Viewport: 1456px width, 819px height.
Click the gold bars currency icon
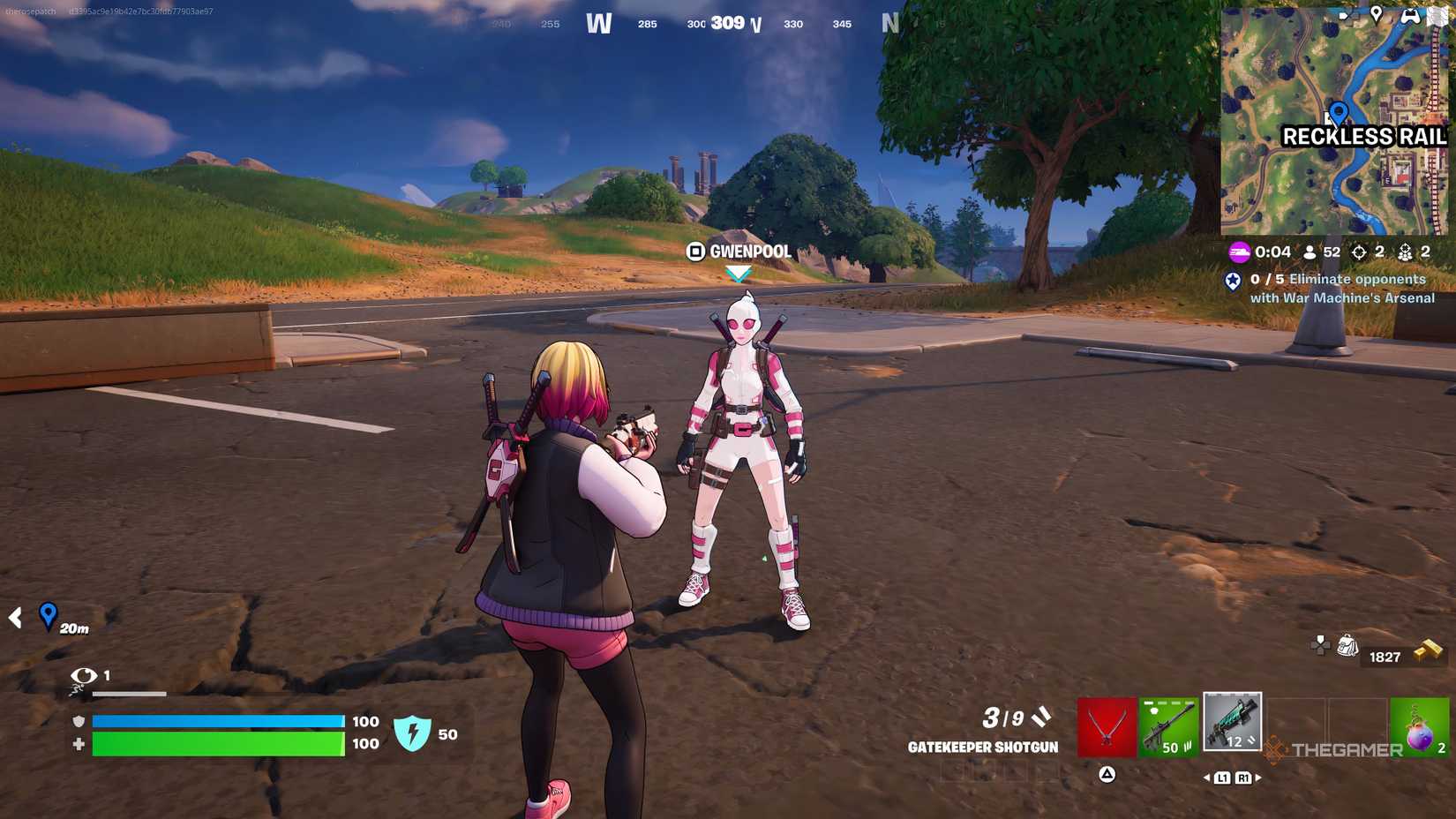click(x=1426, y=647)
